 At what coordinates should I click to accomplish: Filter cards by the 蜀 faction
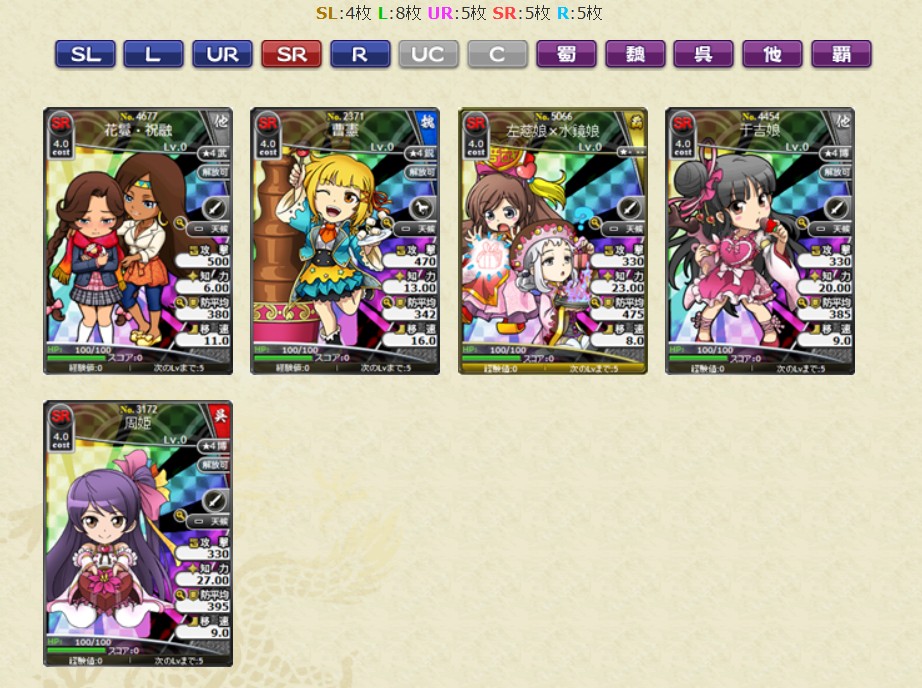(x=566, y=55)
